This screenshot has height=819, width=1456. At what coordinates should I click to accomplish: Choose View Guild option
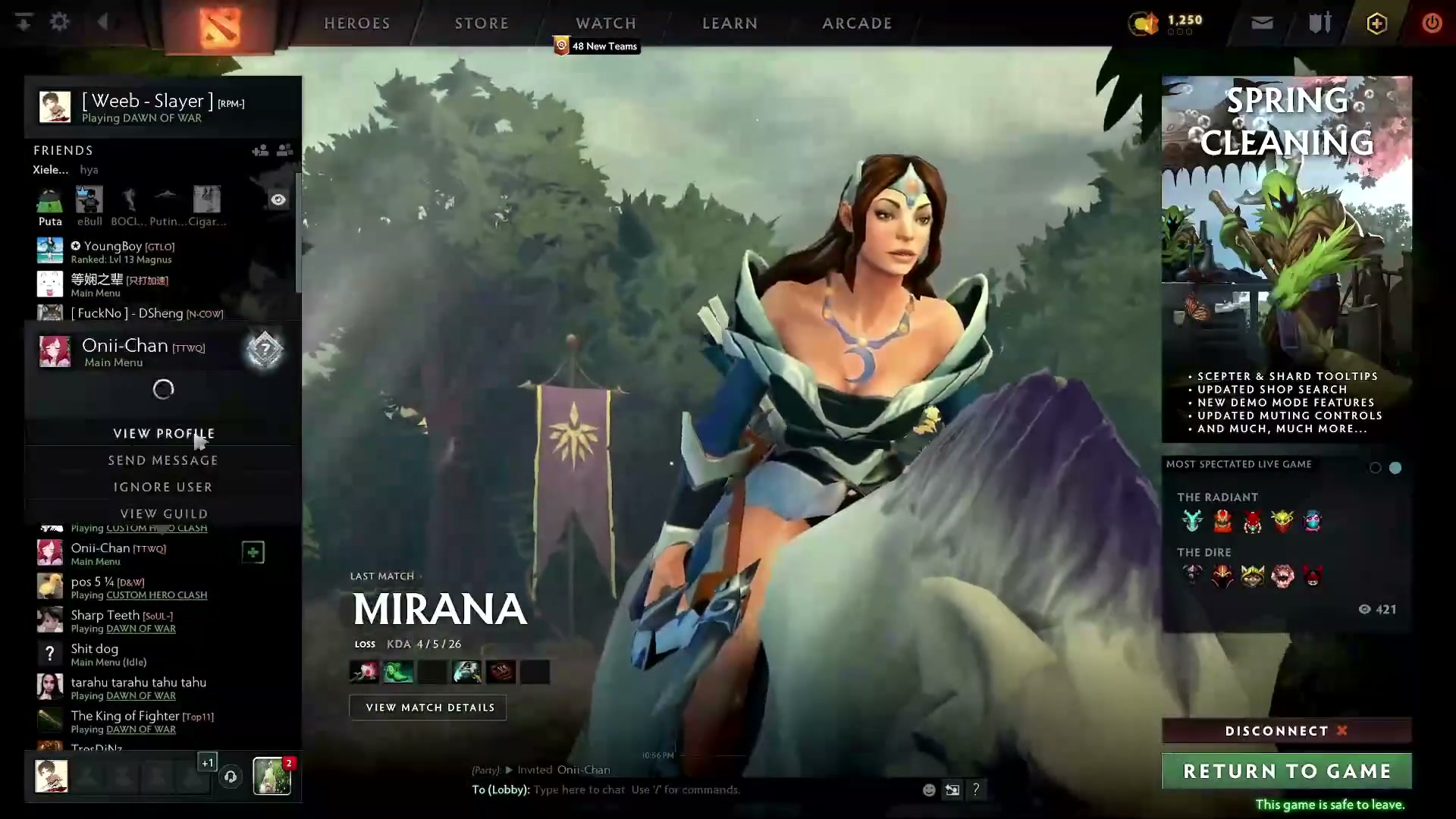click(x=164, y=513)
